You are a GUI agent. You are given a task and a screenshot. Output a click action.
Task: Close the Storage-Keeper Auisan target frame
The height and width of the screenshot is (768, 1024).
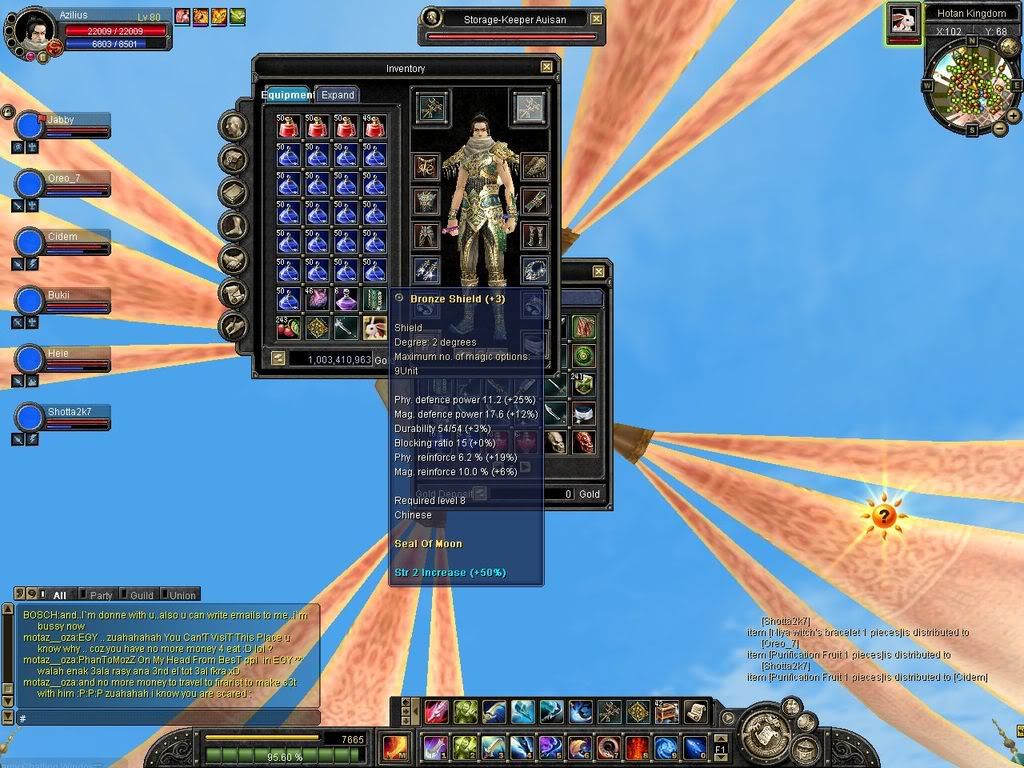click(x=596, y=18)
